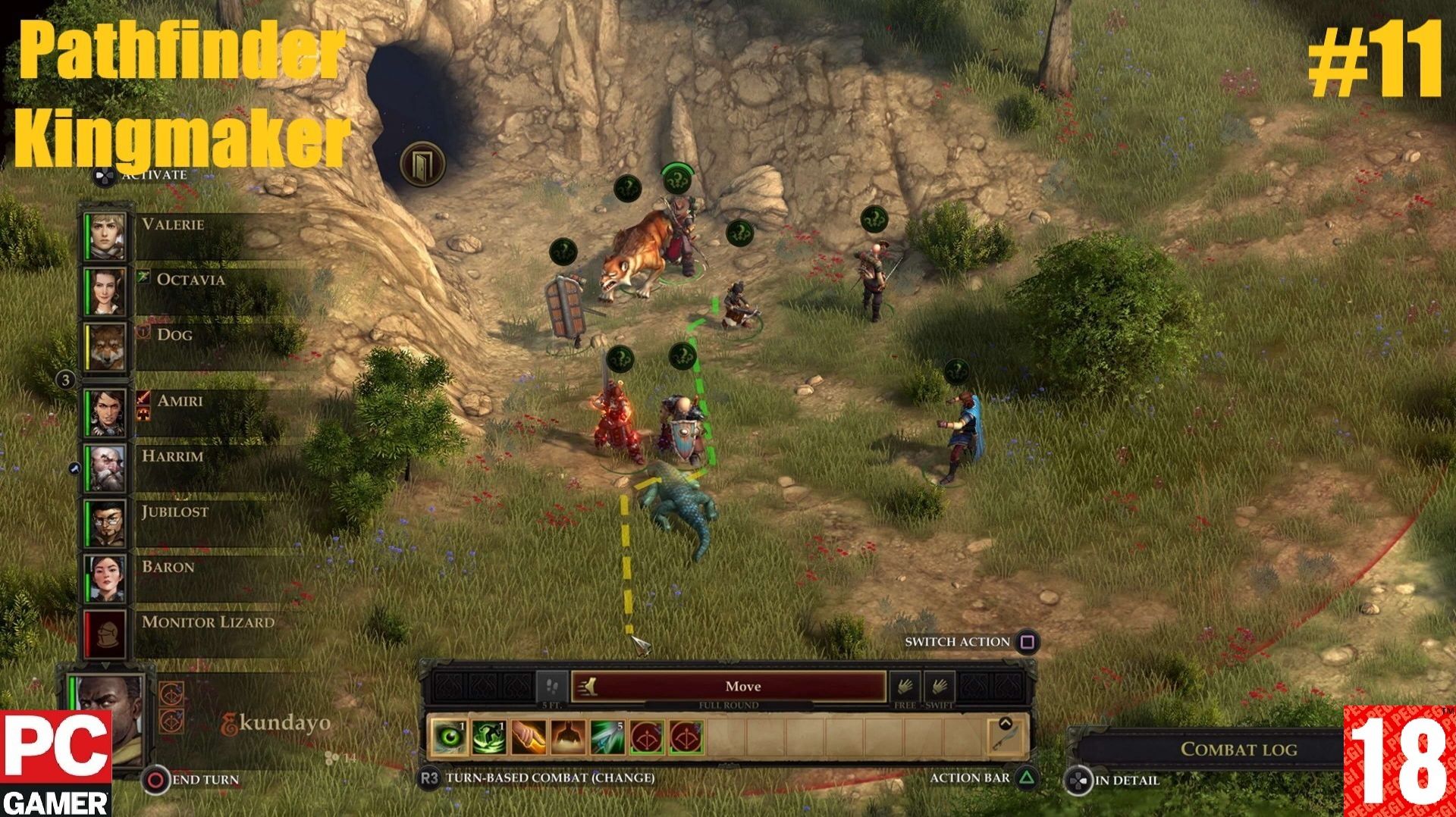Use the dark silhouette figure ability
The height and width of the screenshot is (817, 1456).
(568, 737)
